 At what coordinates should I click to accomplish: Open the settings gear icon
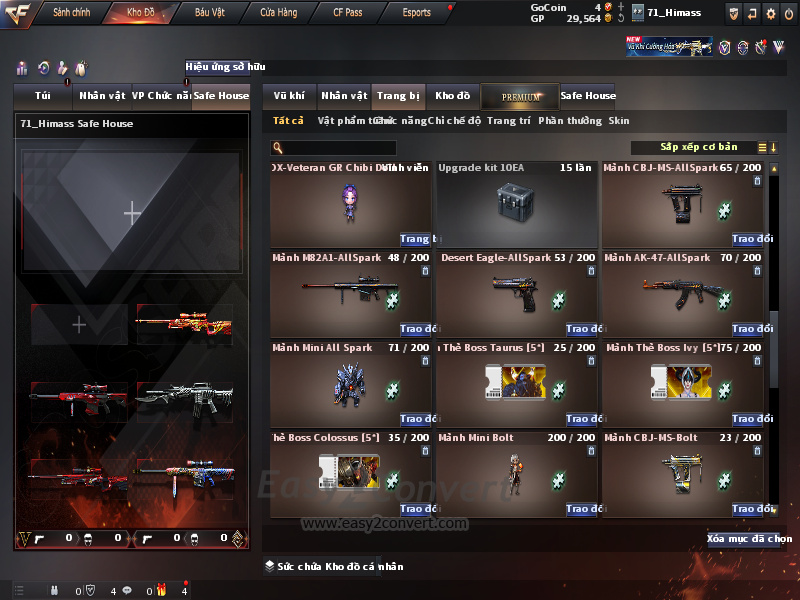tap(770, 13)
